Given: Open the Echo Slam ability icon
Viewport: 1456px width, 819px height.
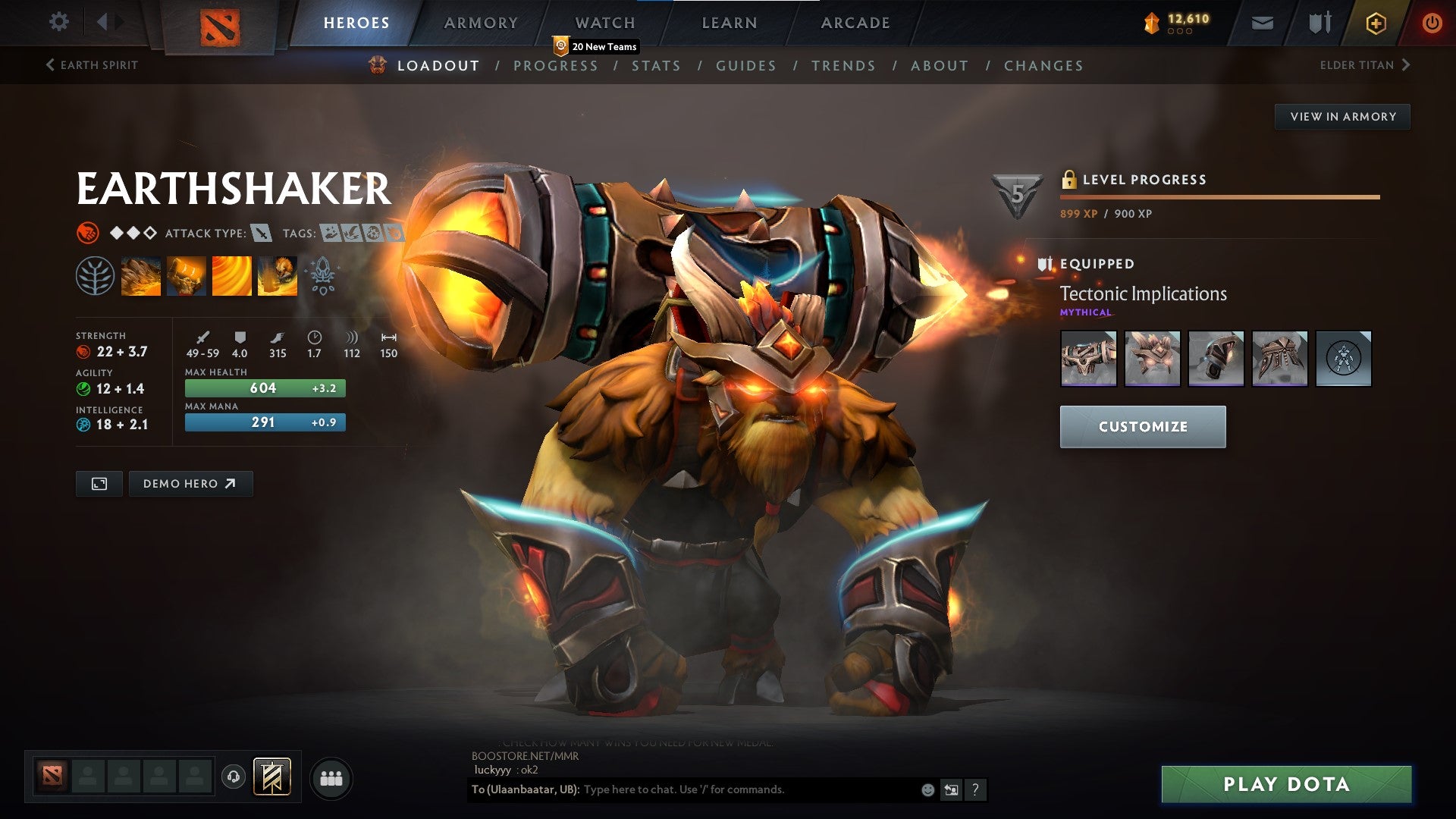Looking at the screenshot, I should click(x=277, y=275).
